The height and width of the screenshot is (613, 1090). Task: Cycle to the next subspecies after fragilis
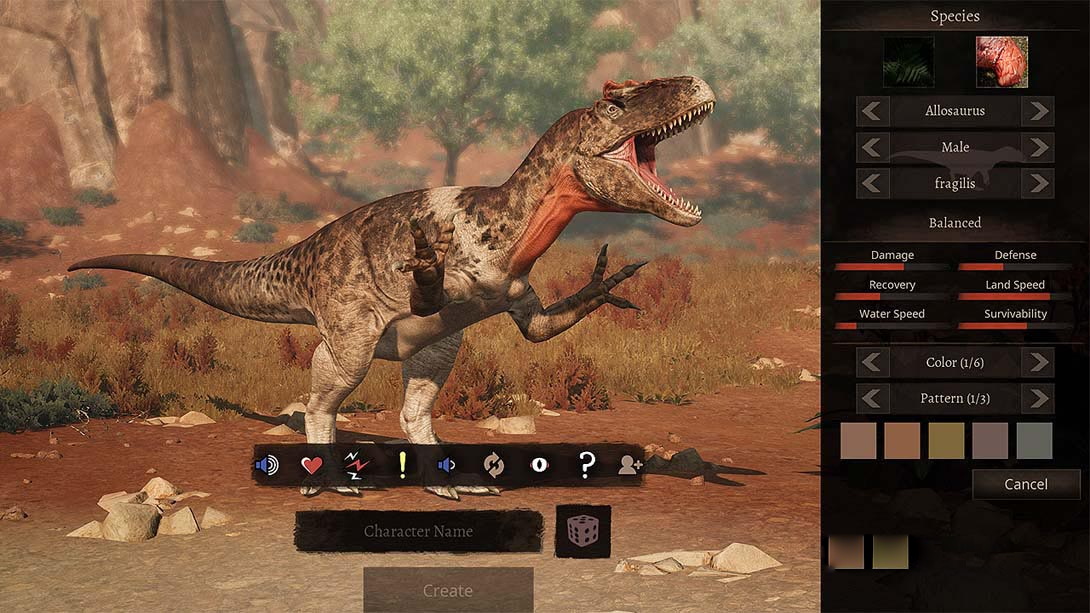coord(1038,183)
